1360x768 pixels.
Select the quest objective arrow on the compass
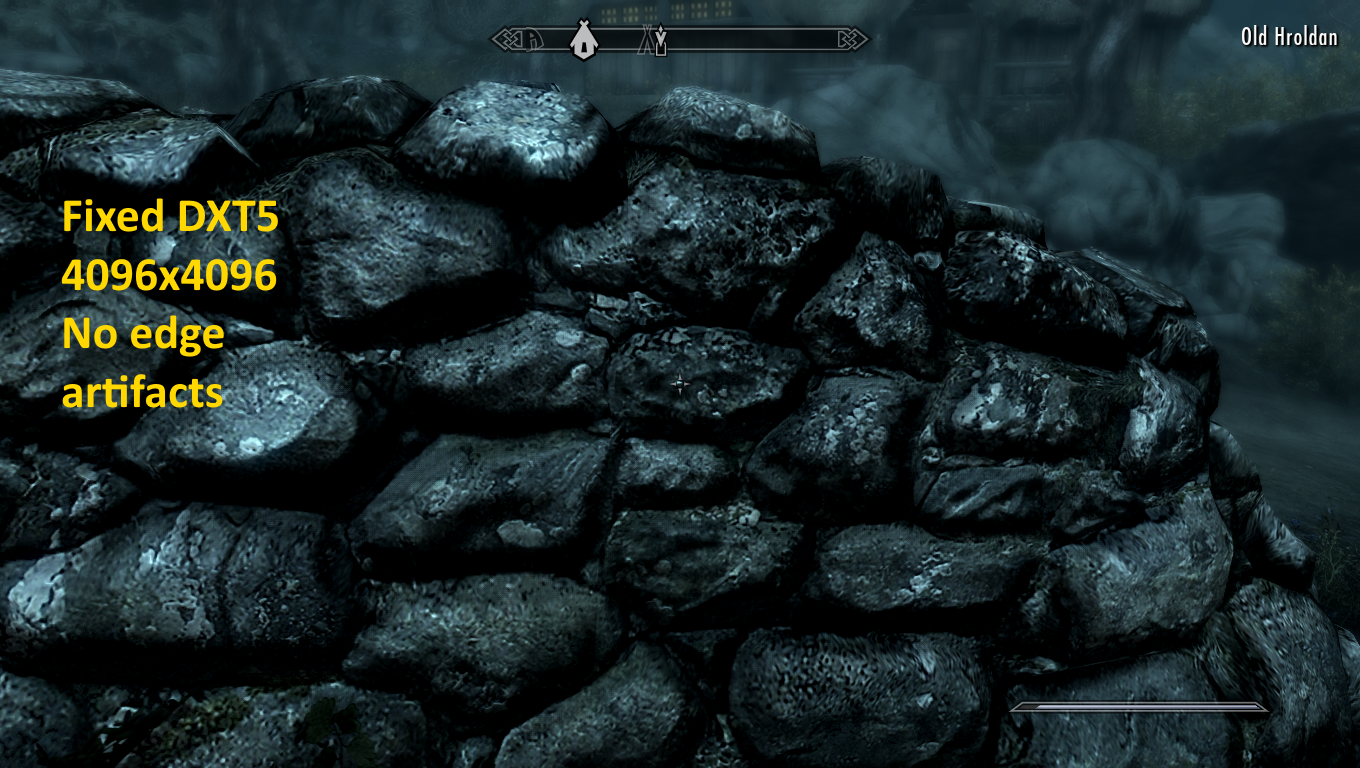(x=661, y=30)
